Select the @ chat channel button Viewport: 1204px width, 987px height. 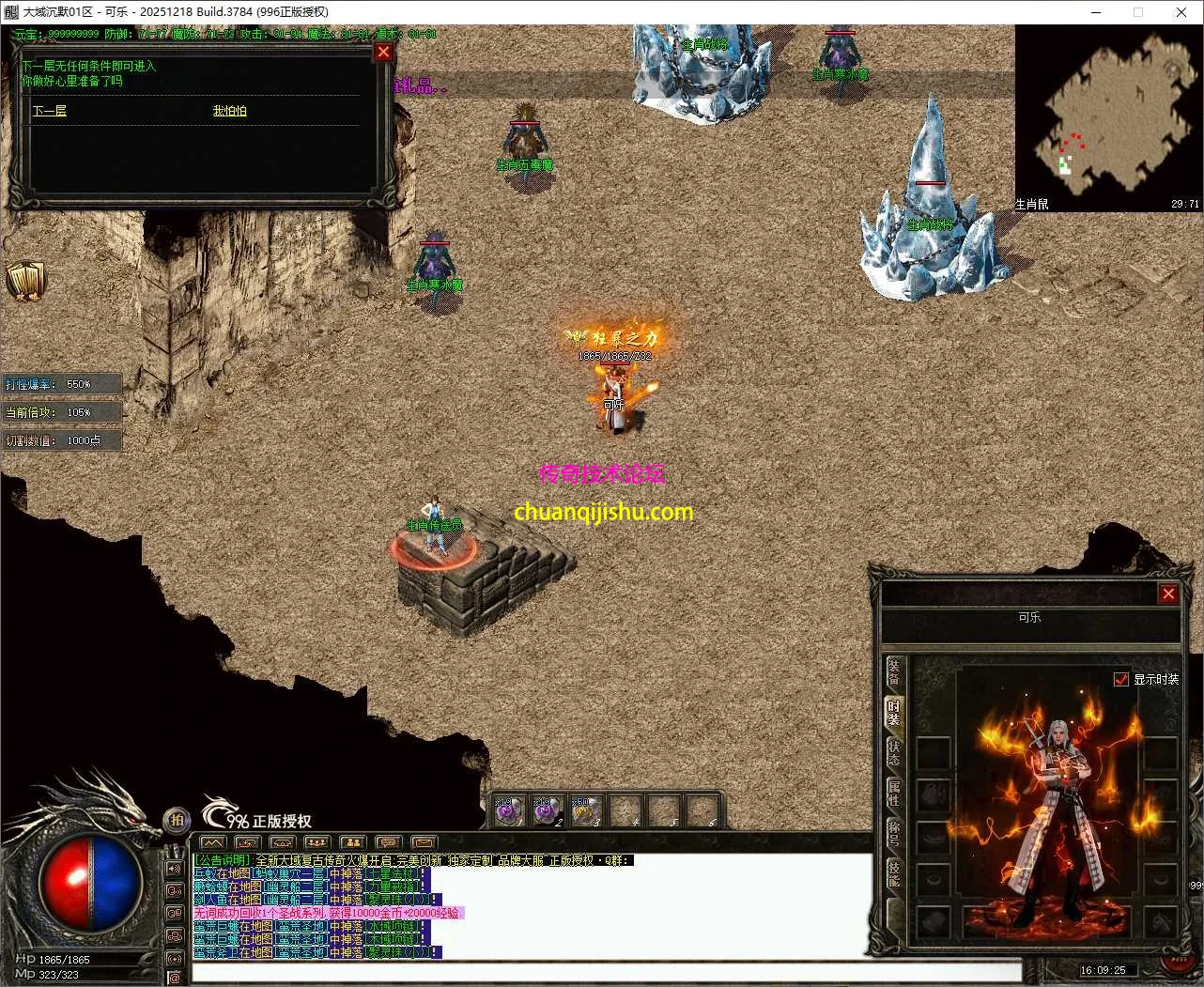point(175,978)
